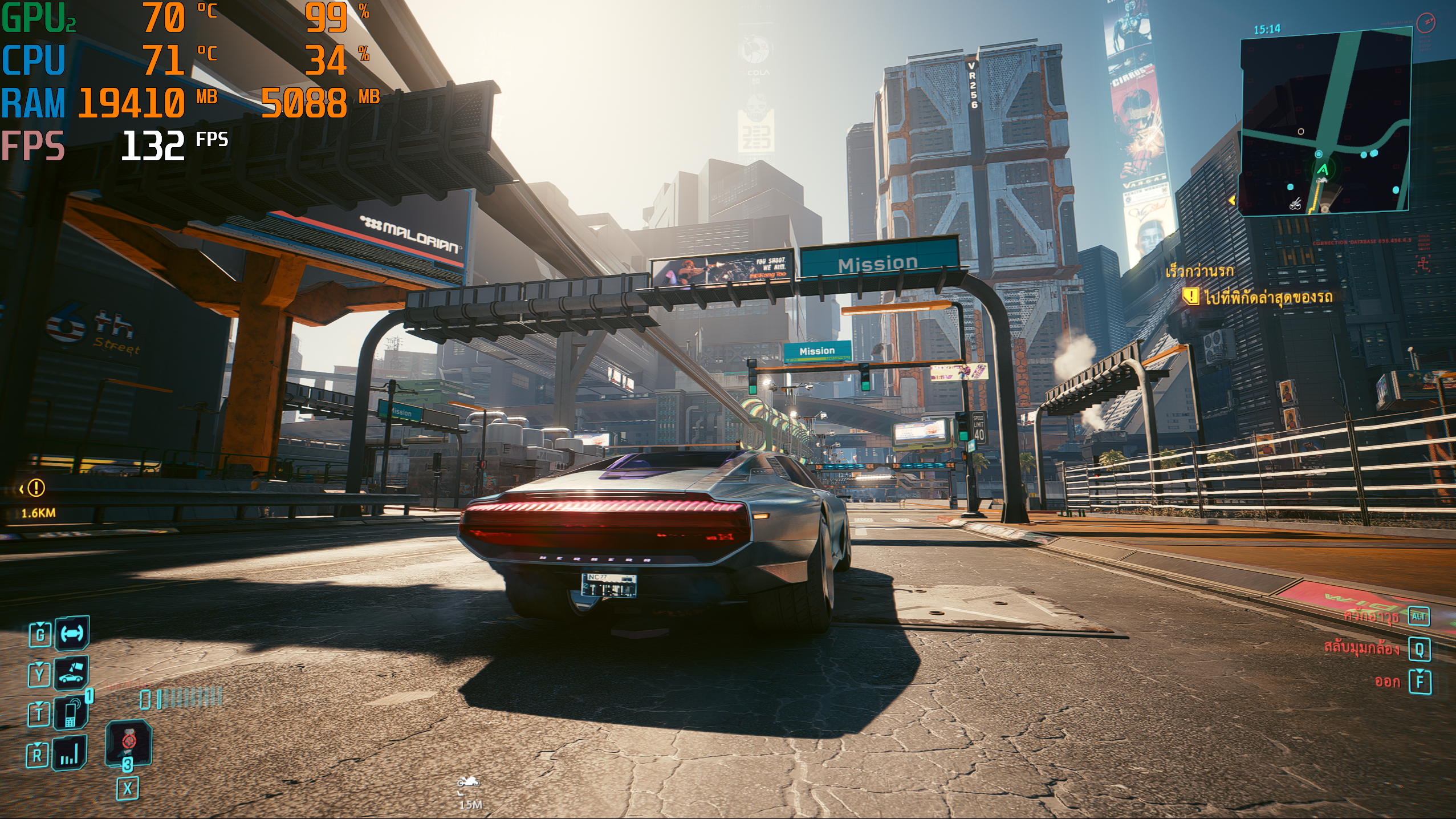This screenshot has height=819, width=1456.
Task: Click the red compass icon above minimap
Action: point(1425,24)
